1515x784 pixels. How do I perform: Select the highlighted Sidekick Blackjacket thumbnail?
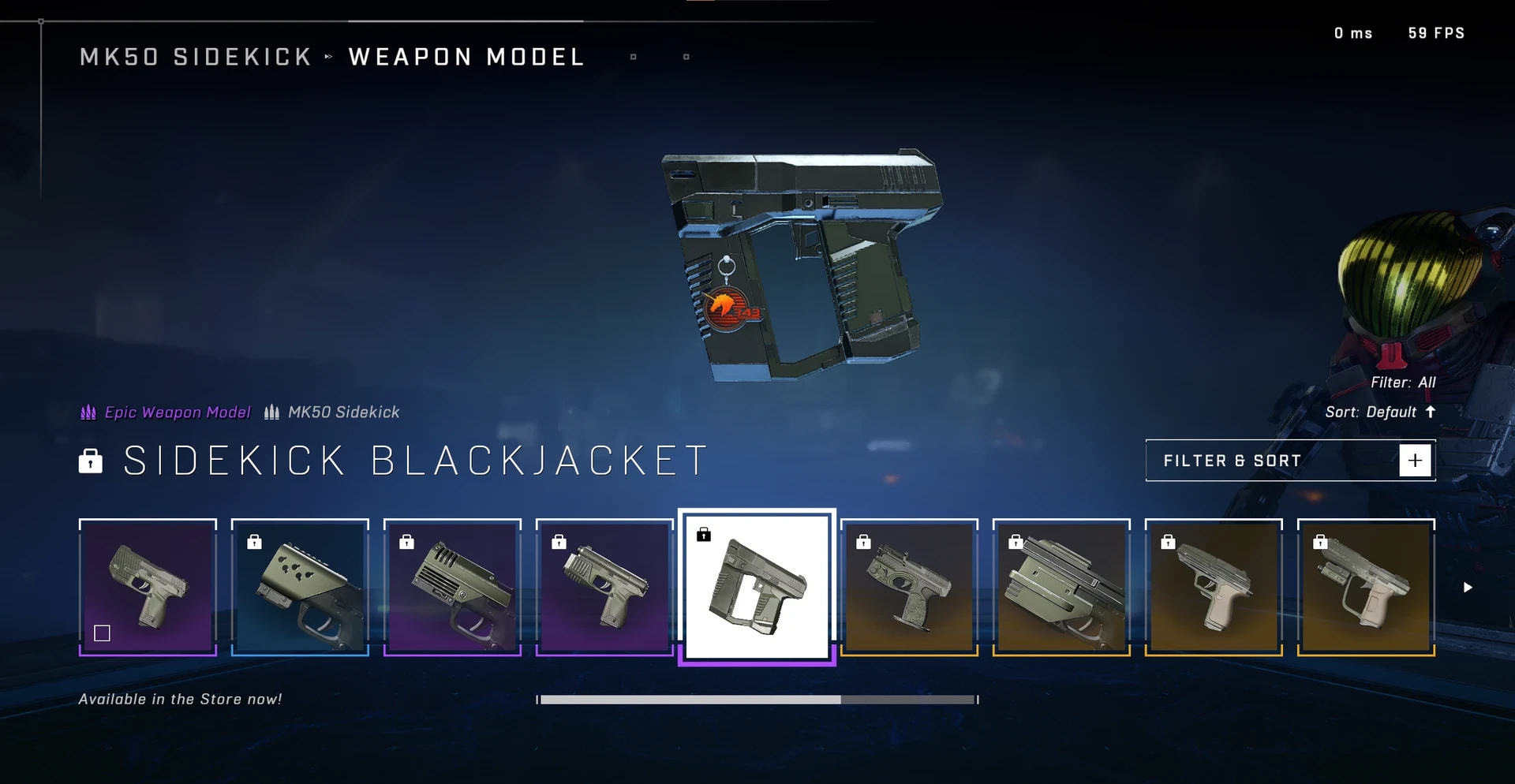point(757,587)
